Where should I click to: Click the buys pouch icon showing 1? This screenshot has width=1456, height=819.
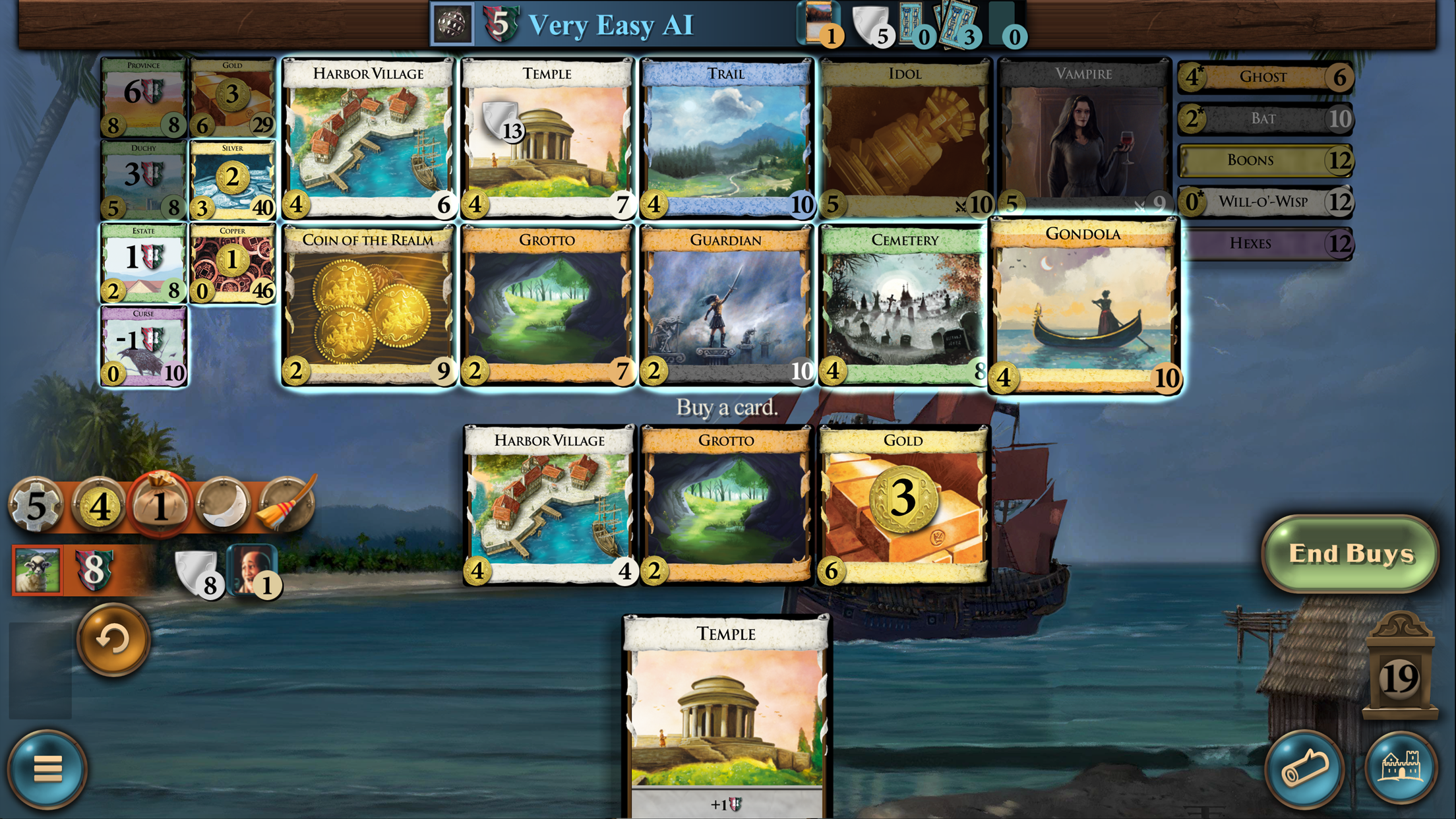point(159,505)
